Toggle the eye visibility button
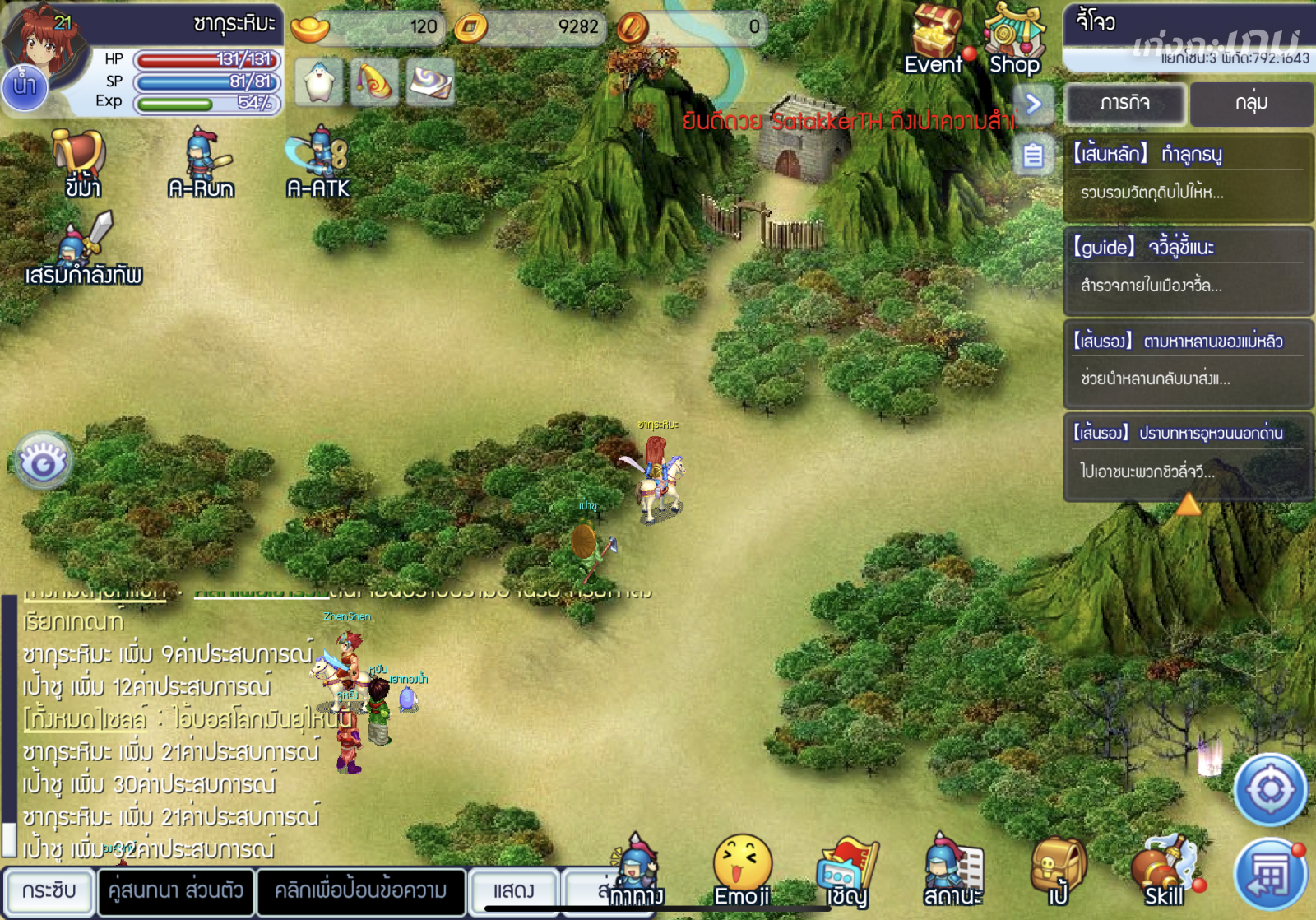This screenshot has width=1316, height=920. point(43,462)
